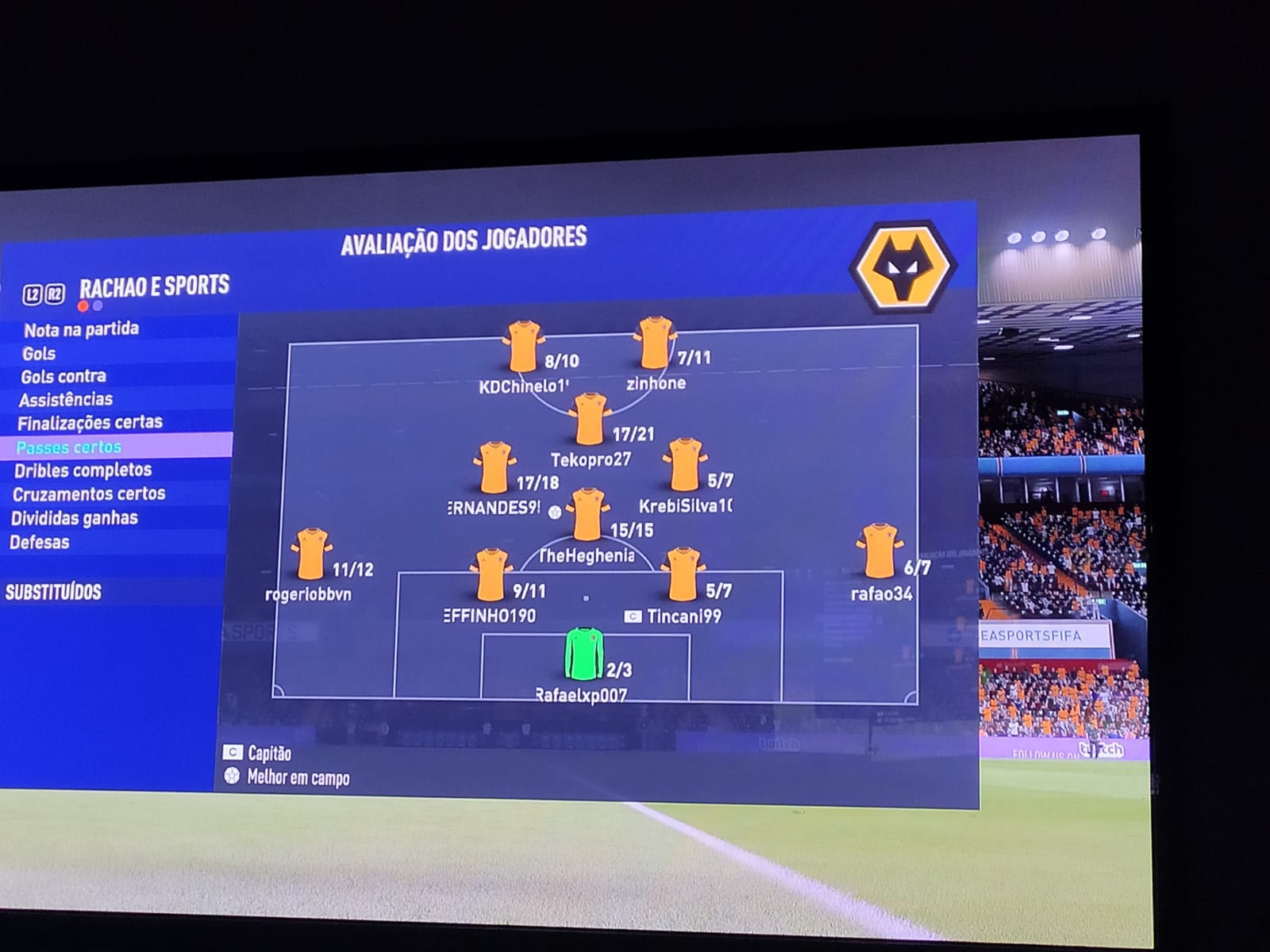Screen dimensions: 1270x952
Task: Select the Nota na partida stat
Action: [x=81, y=329]
